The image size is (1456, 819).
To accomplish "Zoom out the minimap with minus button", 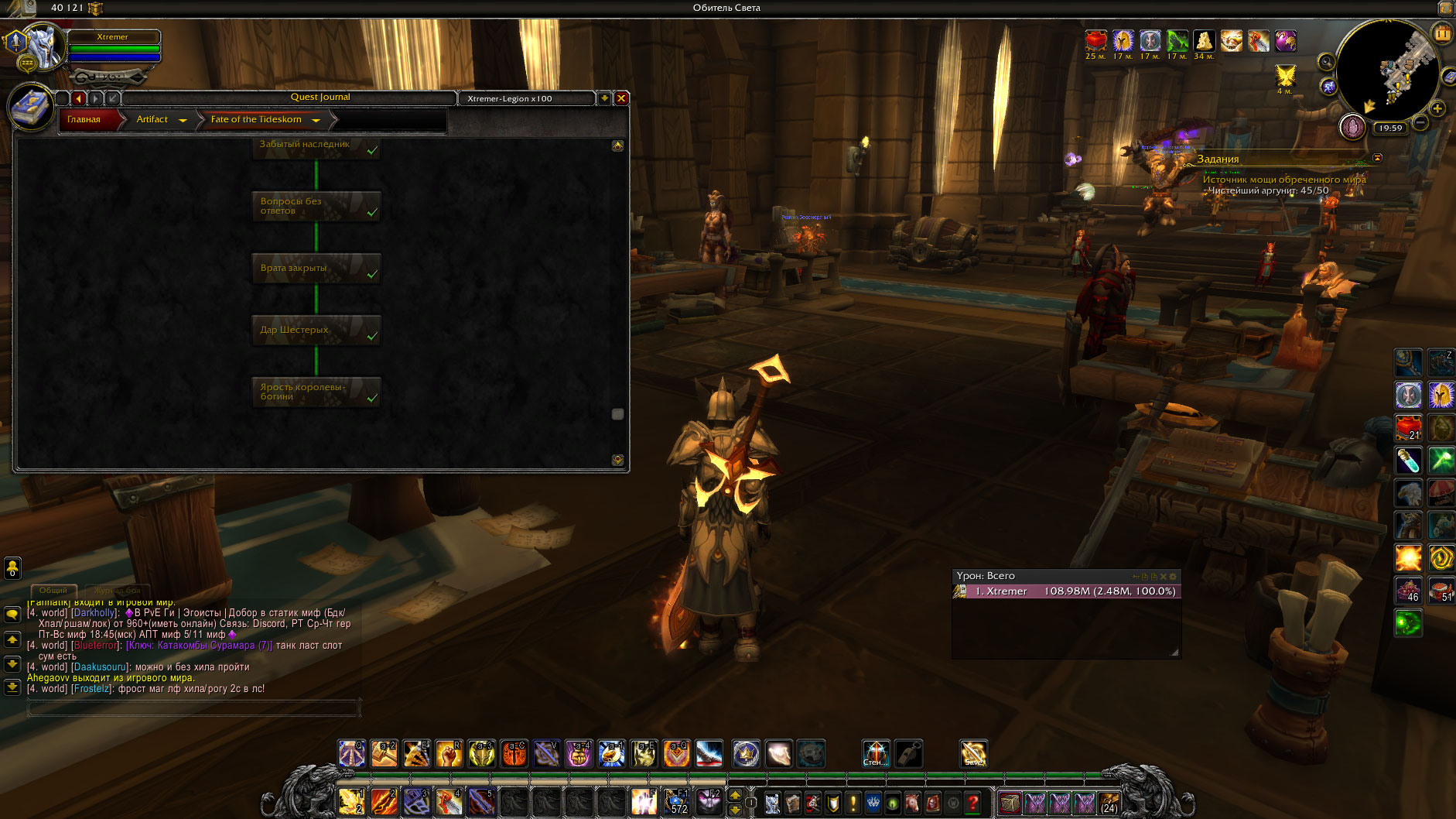I will click(1420, 122).
